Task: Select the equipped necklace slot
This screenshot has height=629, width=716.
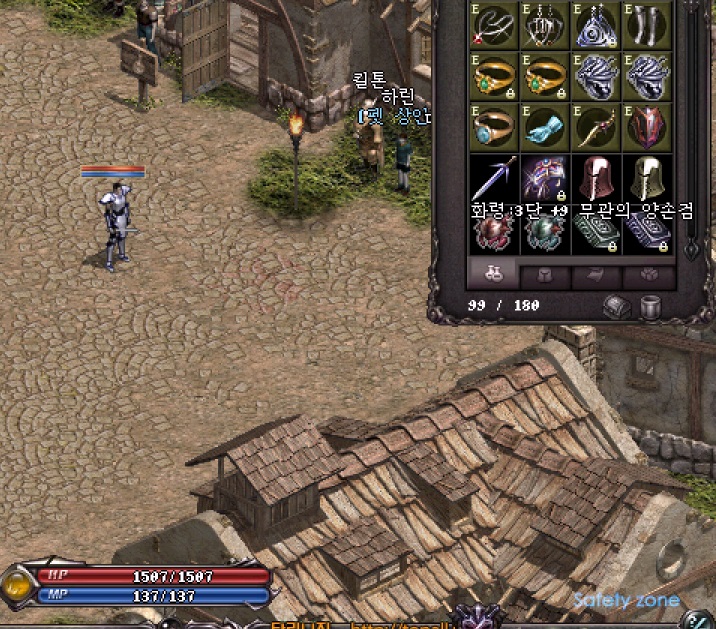Action: (x=494, y=26)
